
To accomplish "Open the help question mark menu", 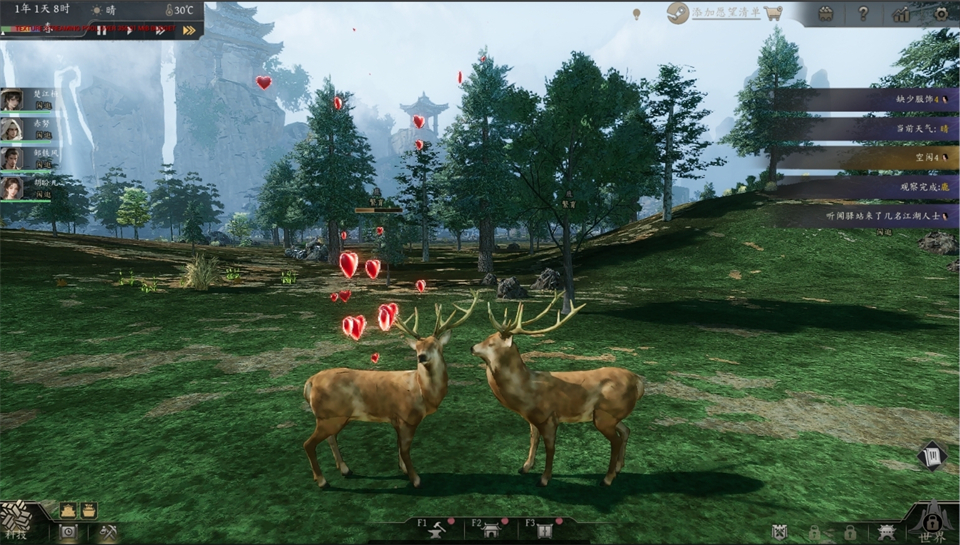I will click(x=863, y=14).
